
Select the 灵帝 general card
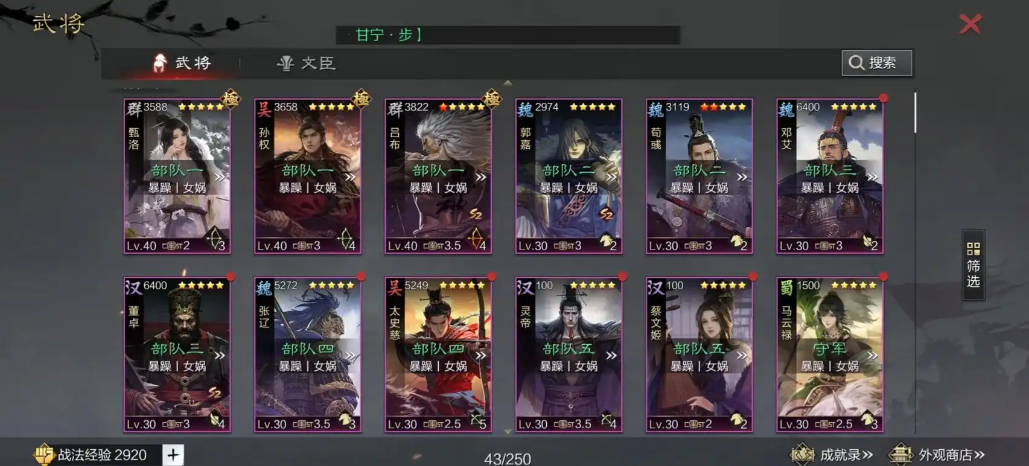(568, 354)
